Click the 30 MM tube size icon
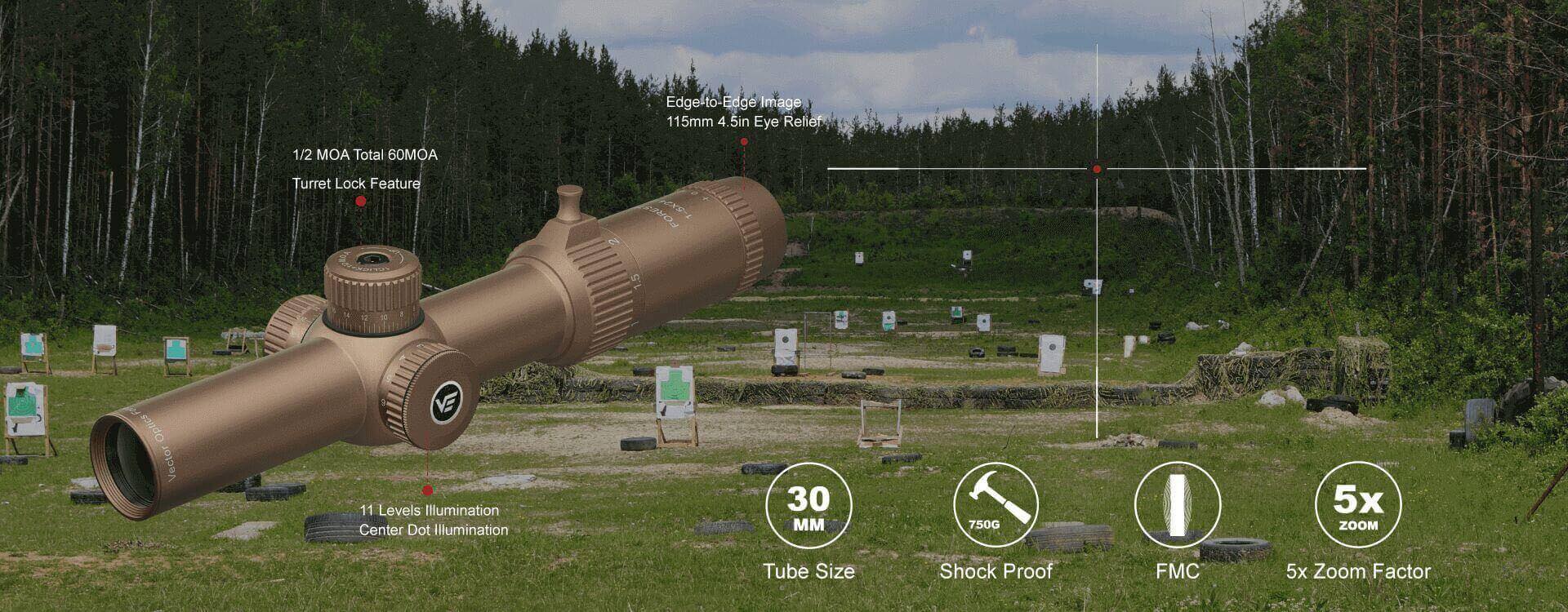Screen dimensions: 1568x612 [x=808, y=505]
